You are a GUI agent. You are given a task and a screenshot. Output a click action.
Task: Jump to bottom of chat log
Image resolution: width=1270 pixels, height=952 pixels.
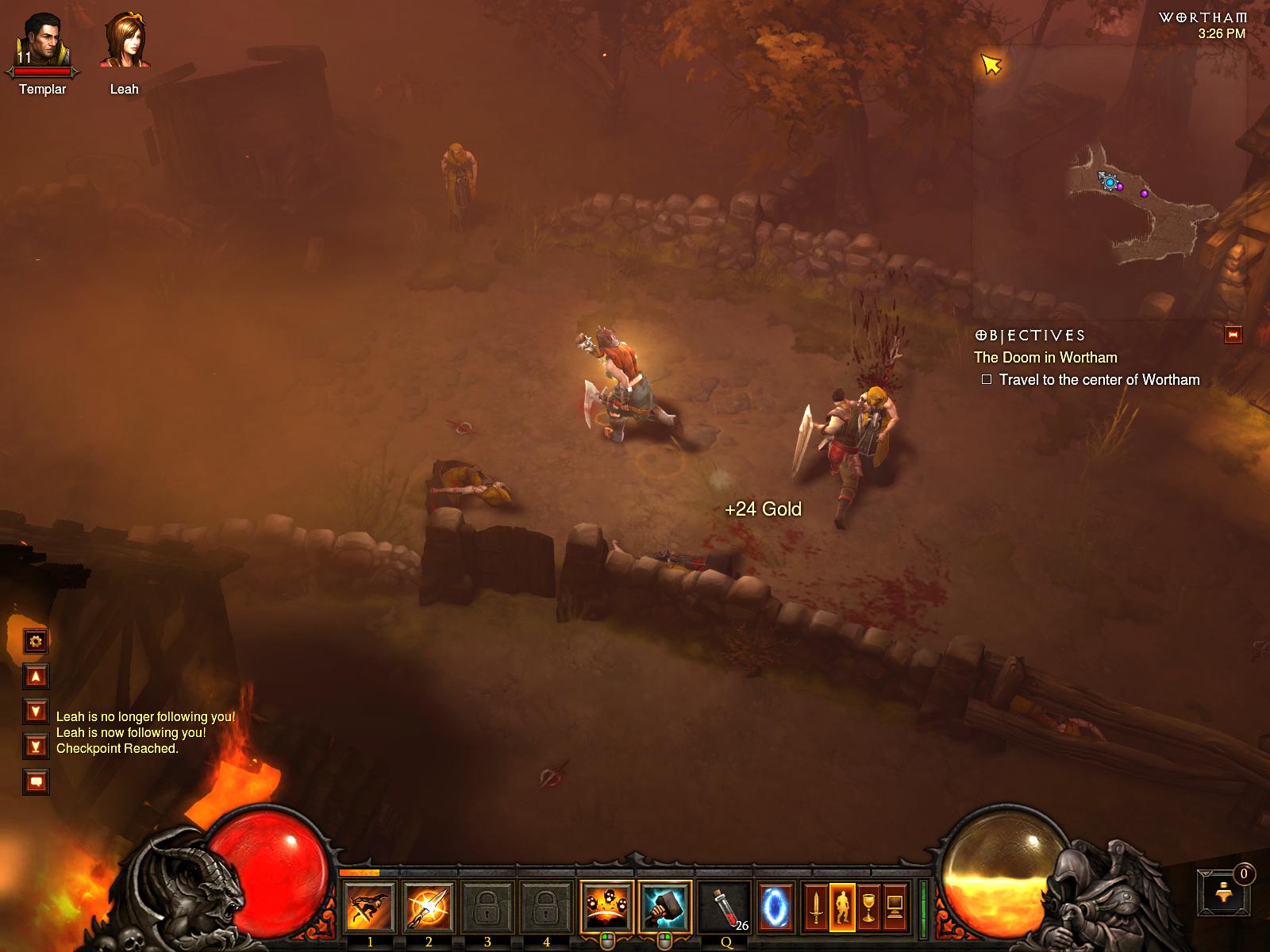tap(36, 746)
